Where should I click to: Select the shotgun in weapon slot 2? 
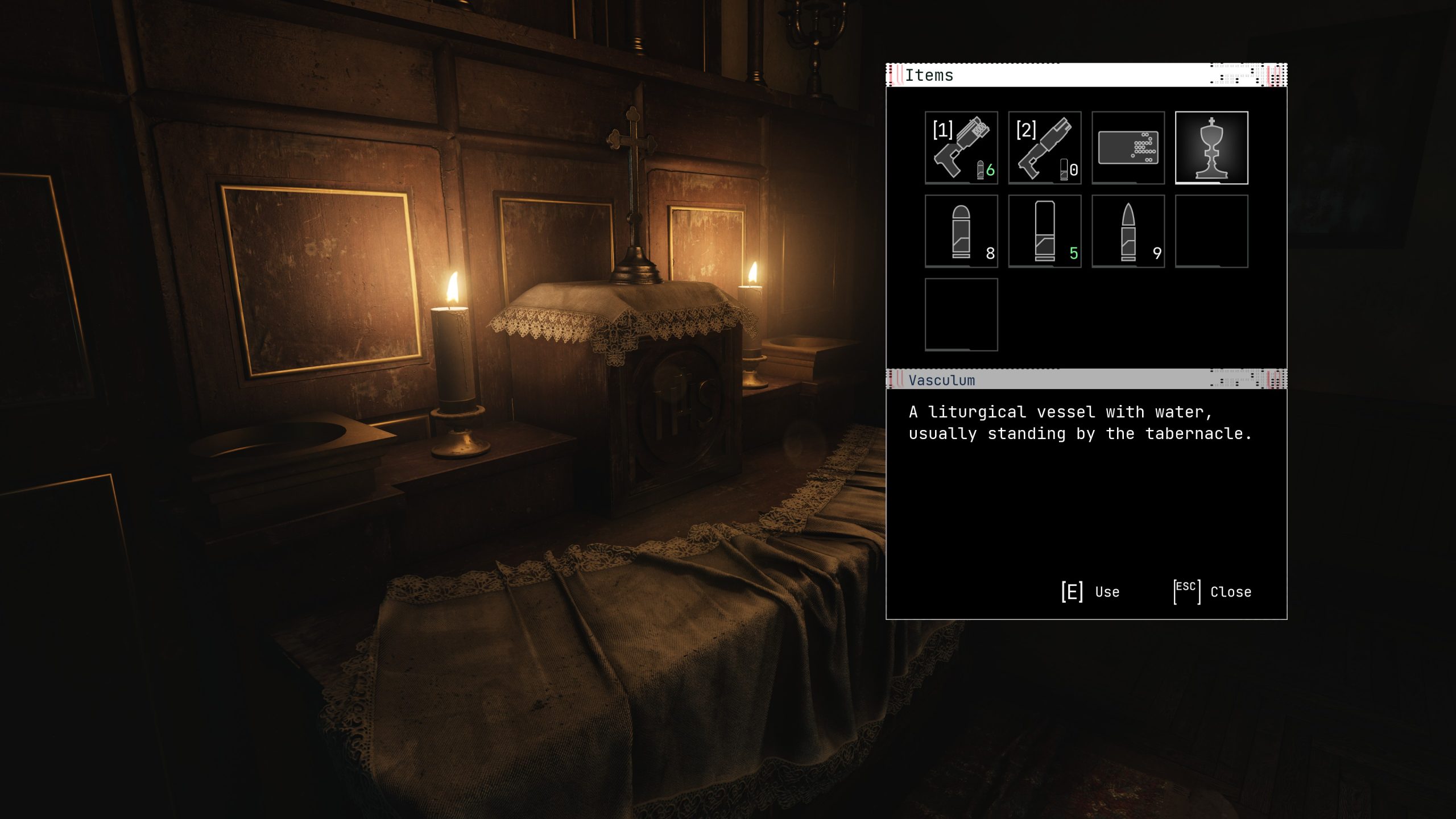tap(1044, 148)
